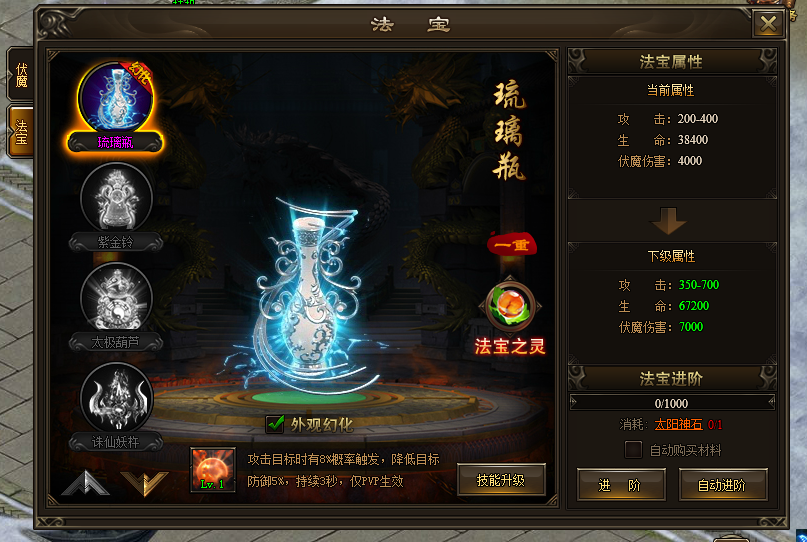Toggle the 外观幻化 checkbox
This screenshot has height=542, width=807.
point(275,424)
